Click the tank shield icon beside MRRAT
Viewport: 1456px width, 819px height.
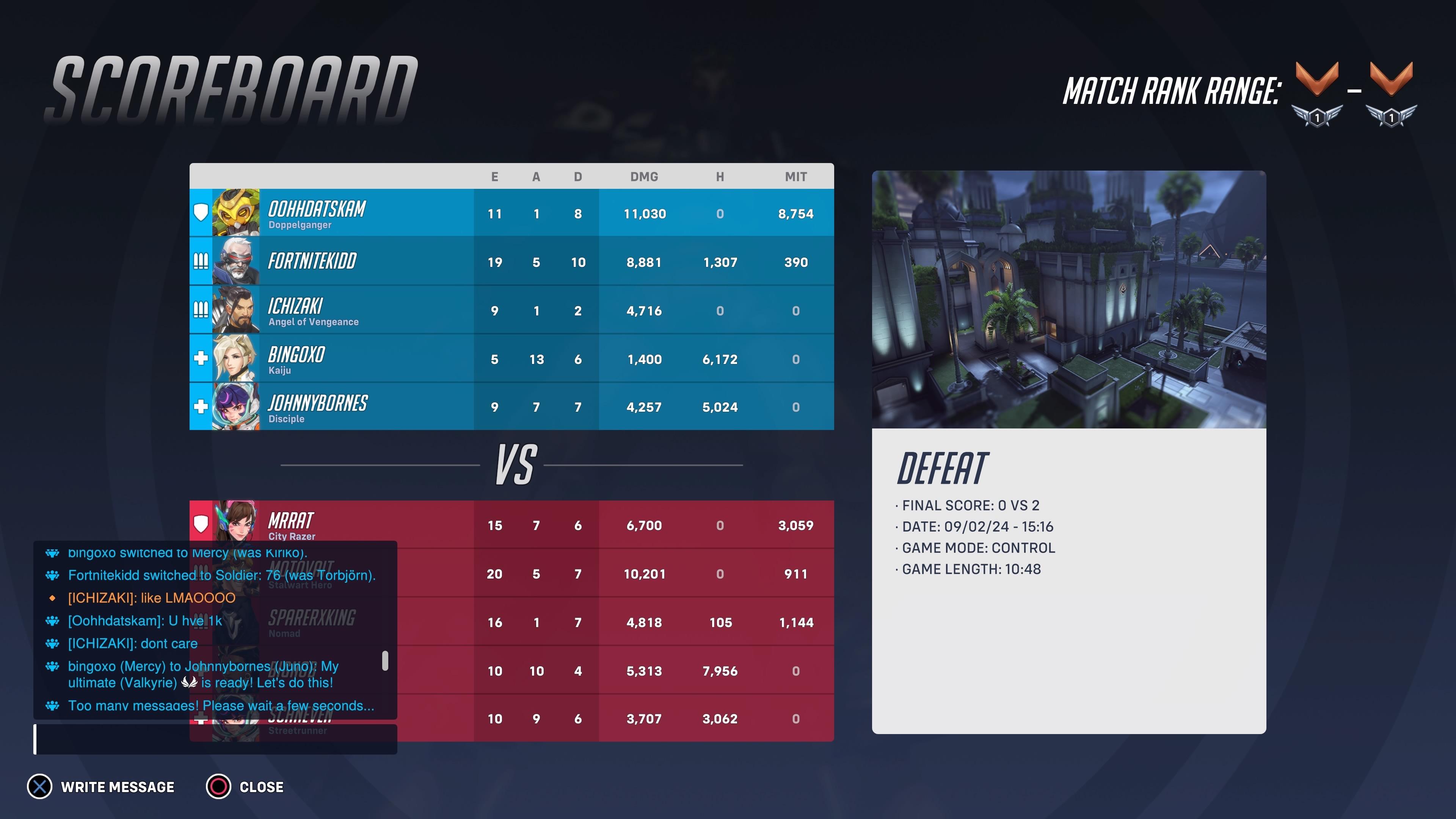point(201,524)
